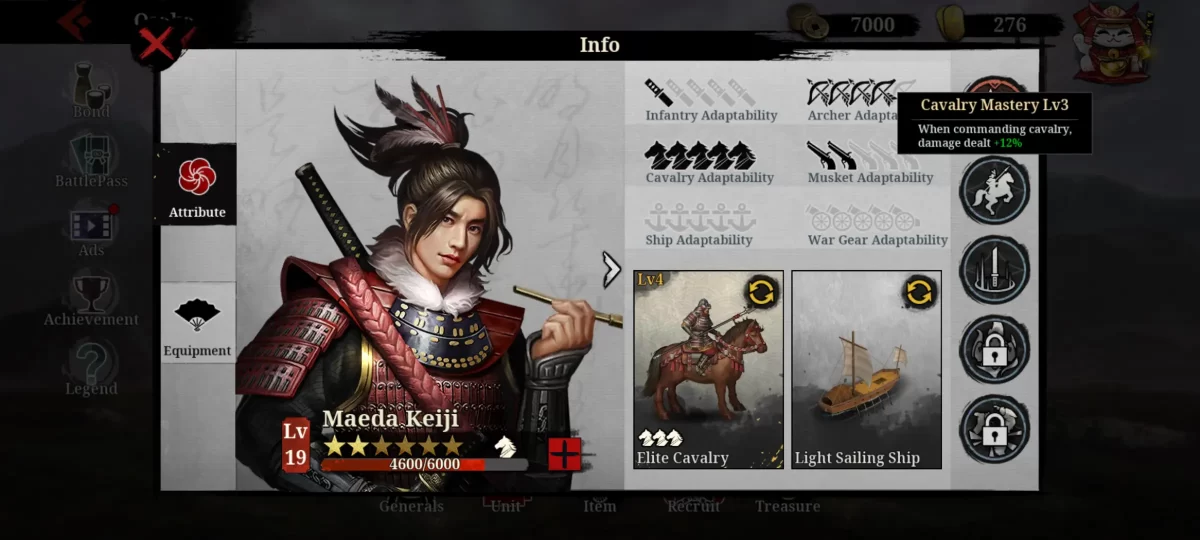
Task: Open the Ads menu
Action: 91,231
